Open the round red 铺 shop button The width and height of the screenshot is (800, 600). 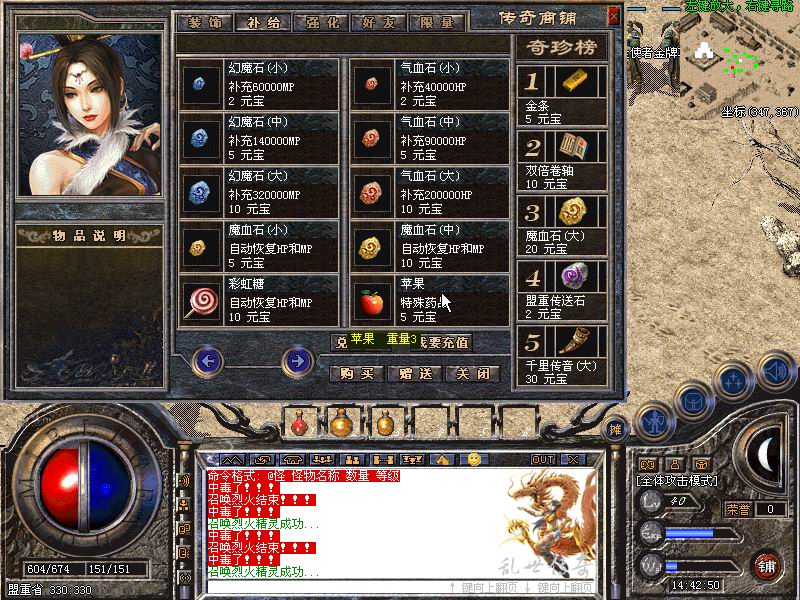pos(767,566)
